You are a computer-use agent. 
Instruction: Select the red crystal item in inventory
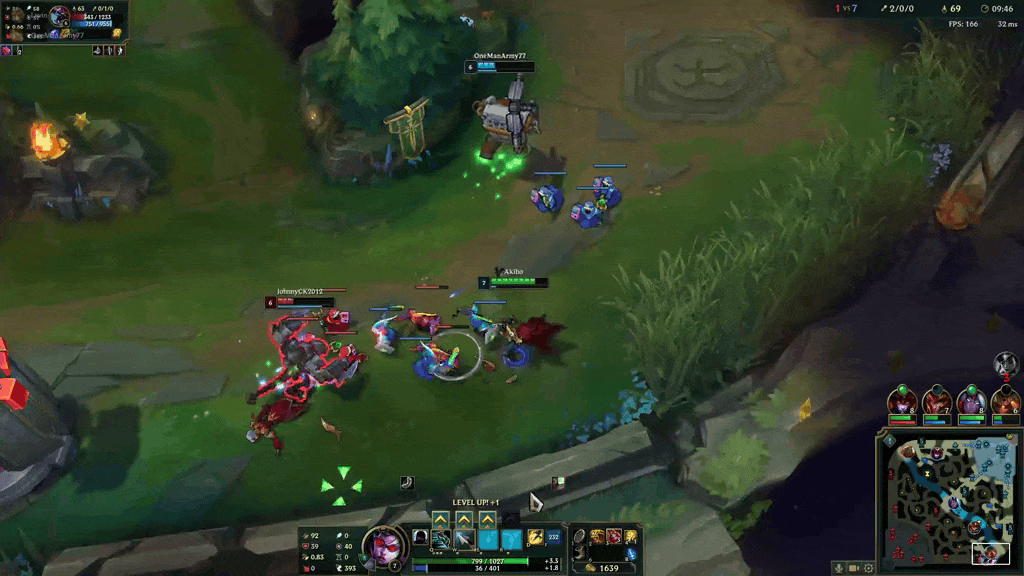click(615, 537)
